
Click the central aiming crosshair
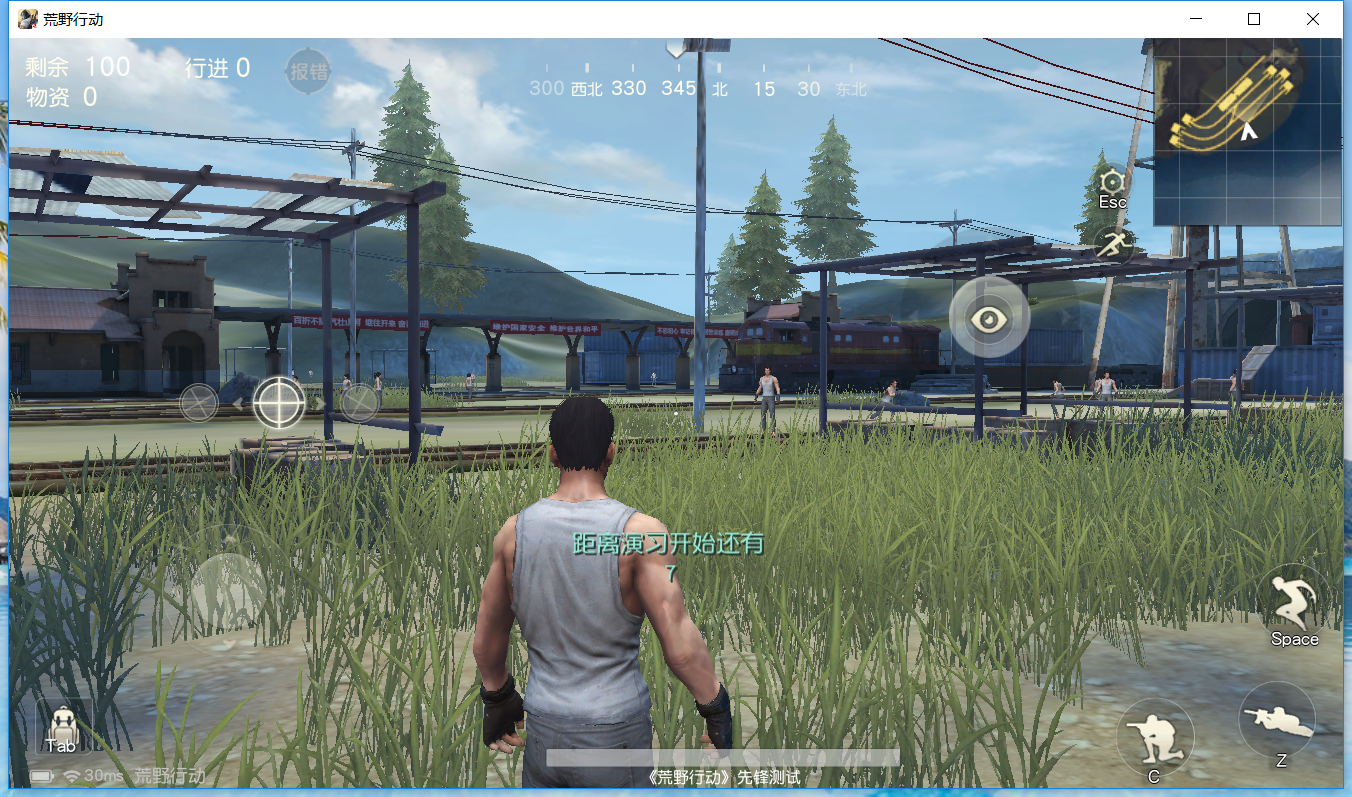(278, 403)
